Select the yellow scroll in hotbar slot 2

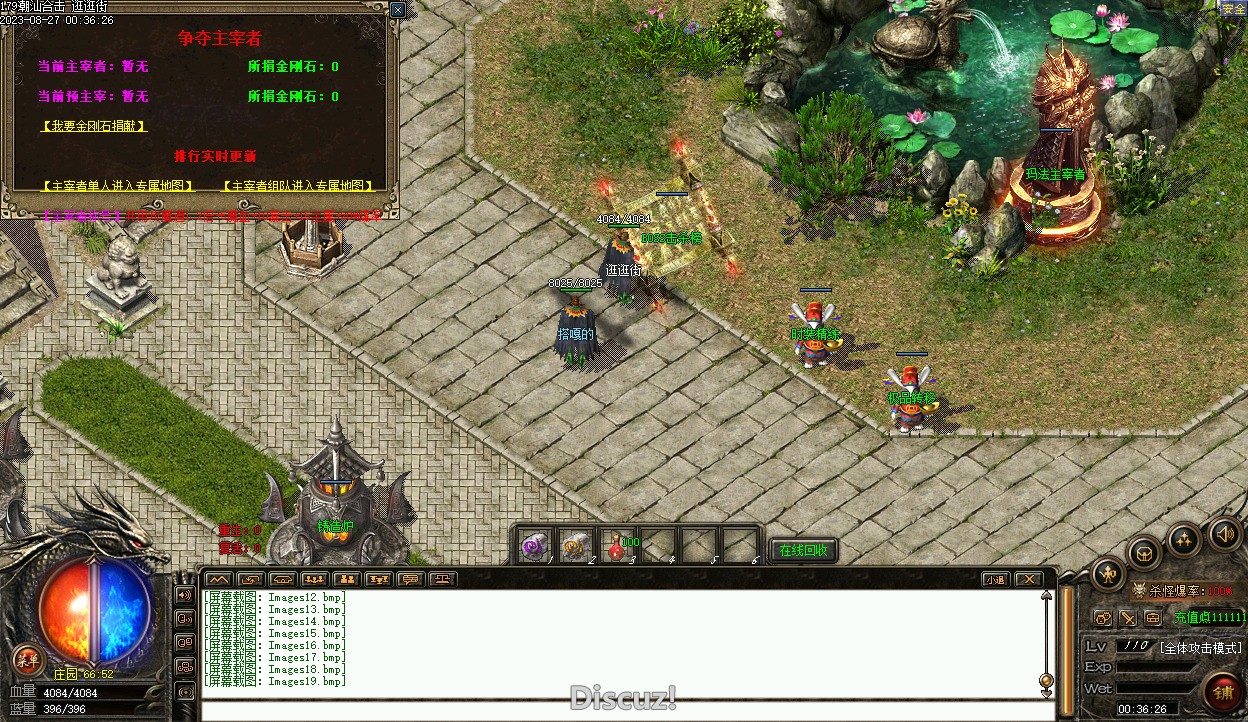click(576, 546)
